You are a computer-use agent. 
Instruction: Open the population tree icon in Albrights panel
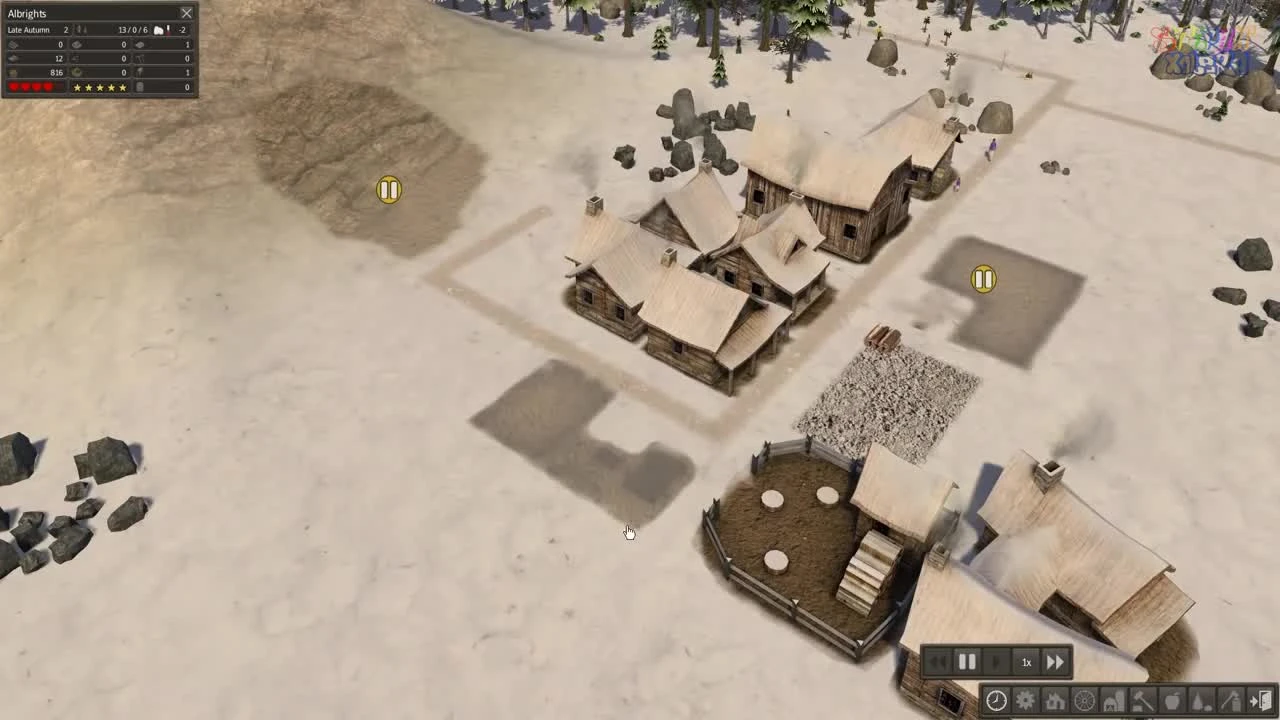pos(81,30)
